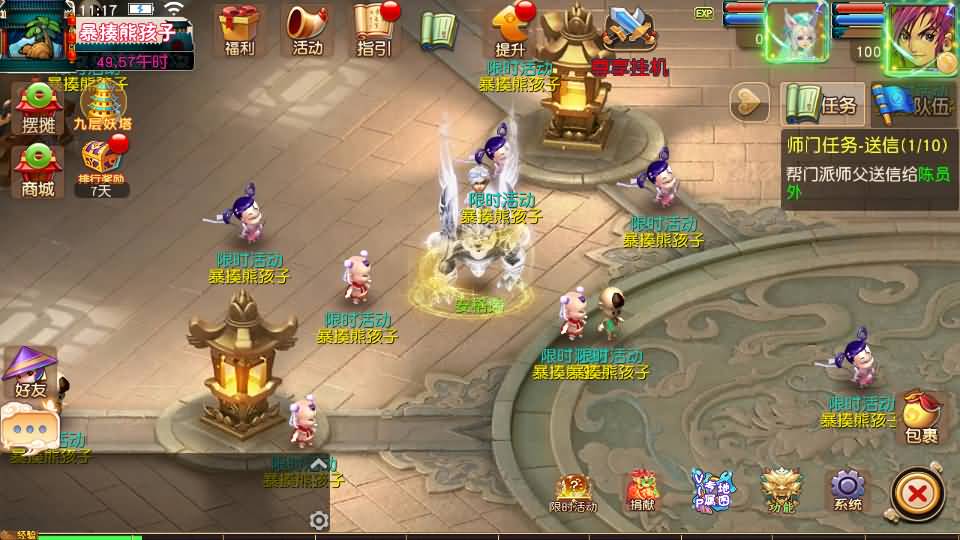
Task: Open the 功能 golden dragon head menu
Action: coord(782,490)
